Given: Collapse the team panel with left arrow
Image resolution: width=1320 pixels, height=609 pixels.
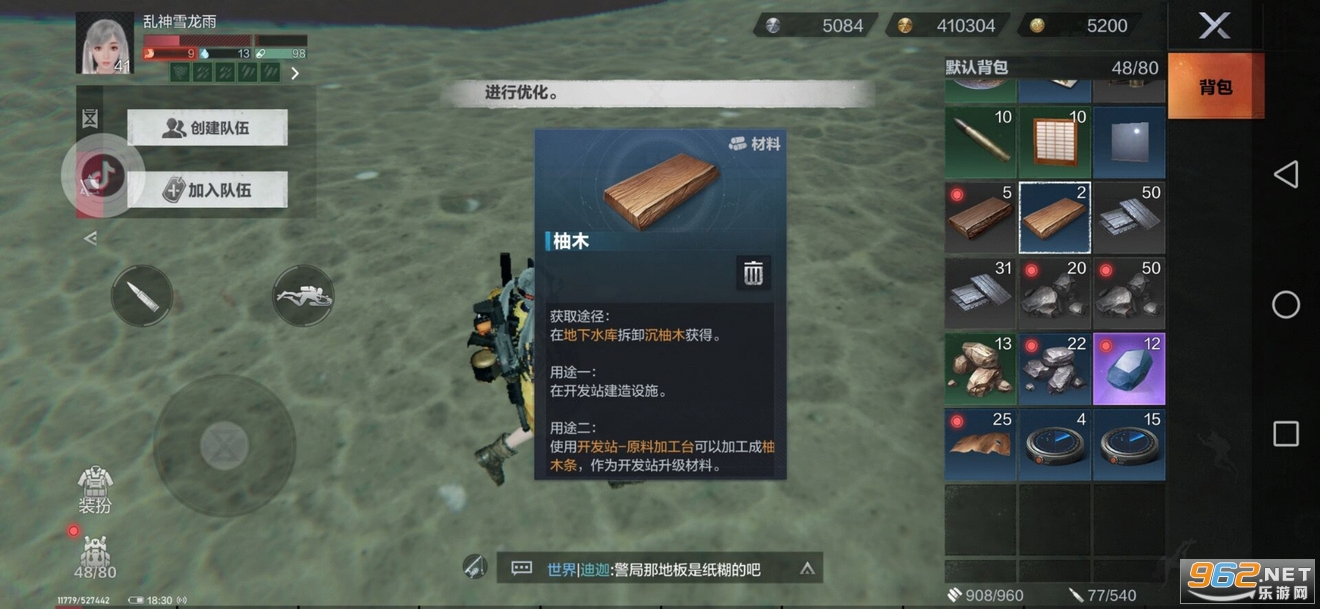Looking at the screenshot, I should tap(90, 238).
